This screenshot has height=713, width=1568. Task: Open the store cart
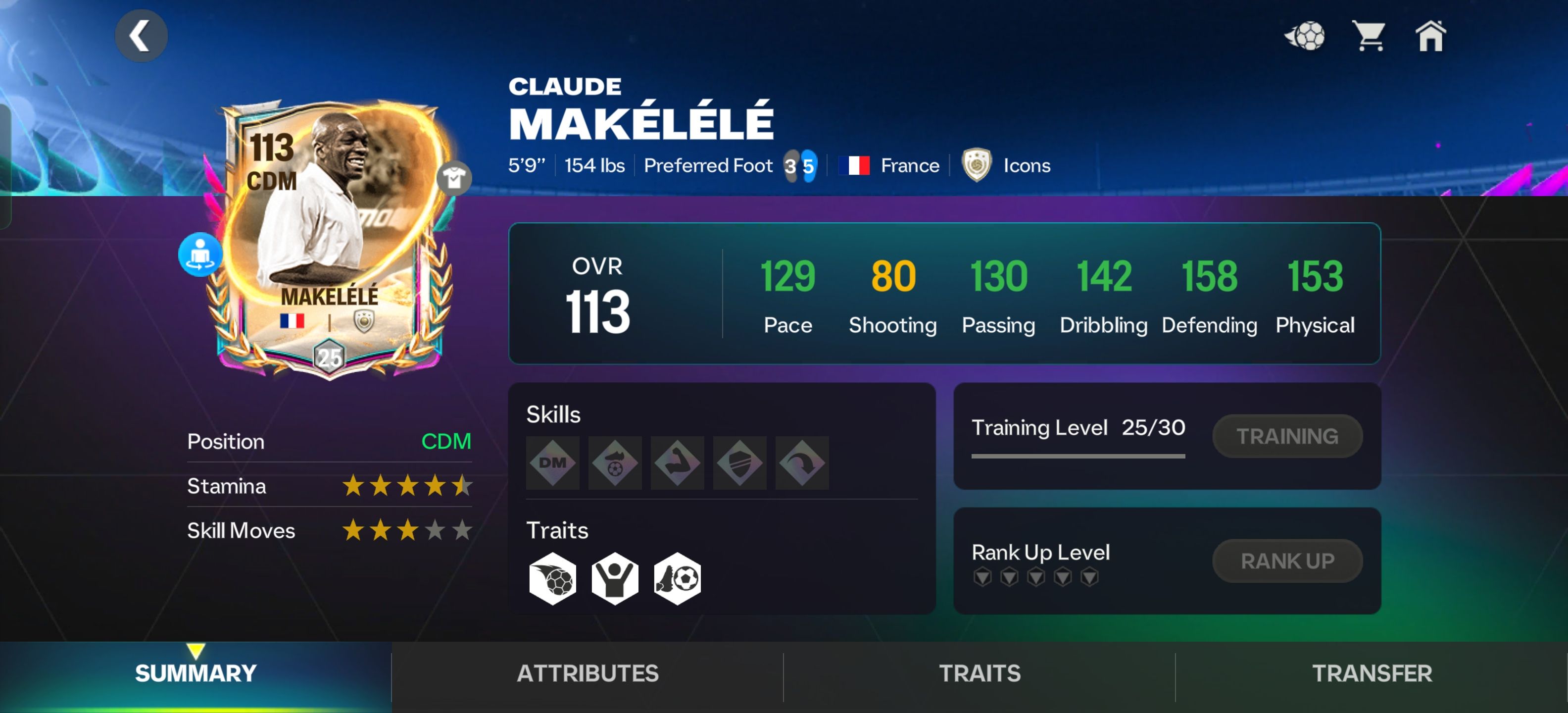(x=1369, y=36)
